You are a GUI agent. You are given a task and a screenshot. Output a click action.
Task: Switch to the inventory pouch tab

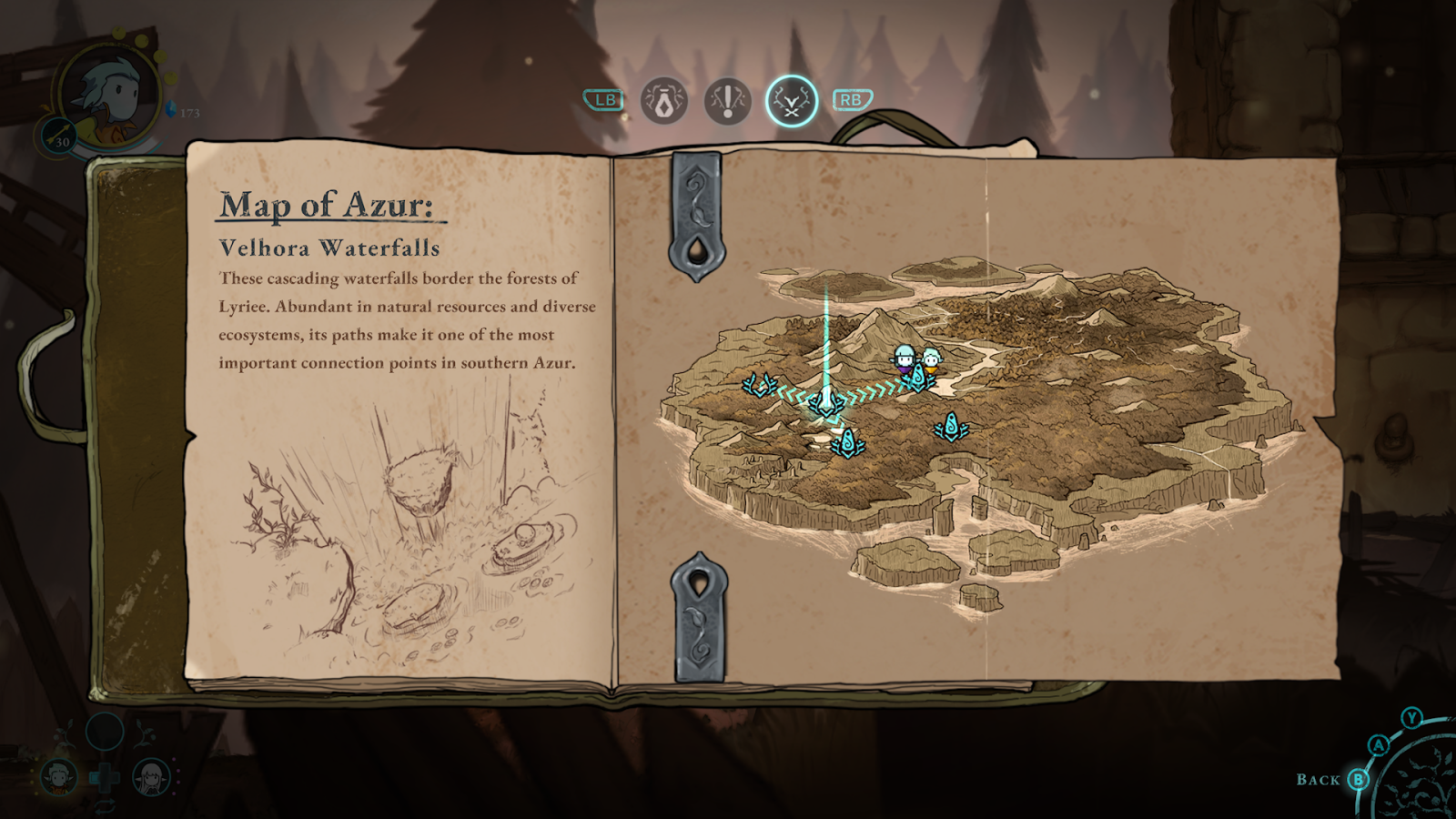pyautogui.click(x=663, y=100)
